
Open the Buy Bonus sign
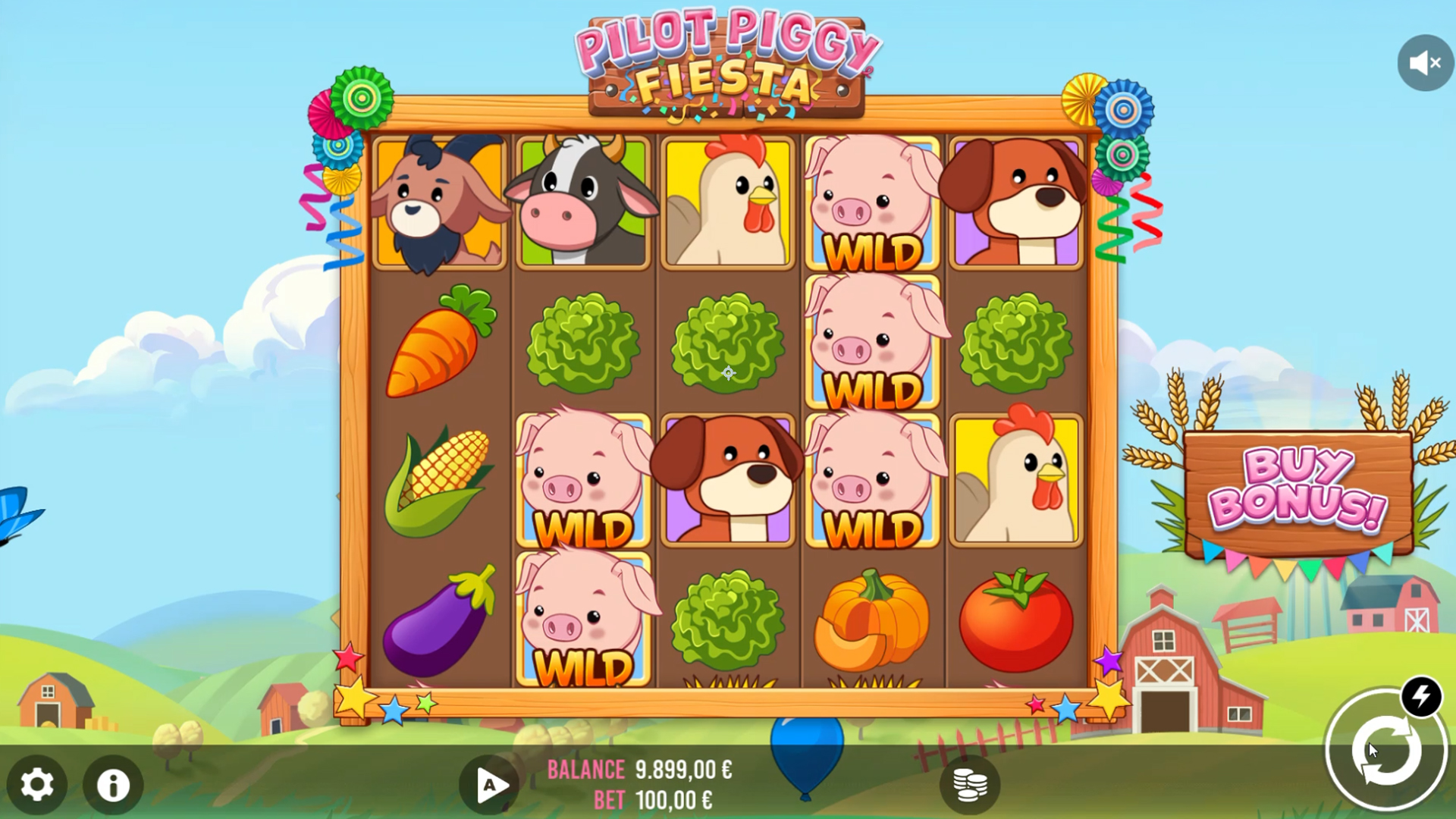[1298, 489]
